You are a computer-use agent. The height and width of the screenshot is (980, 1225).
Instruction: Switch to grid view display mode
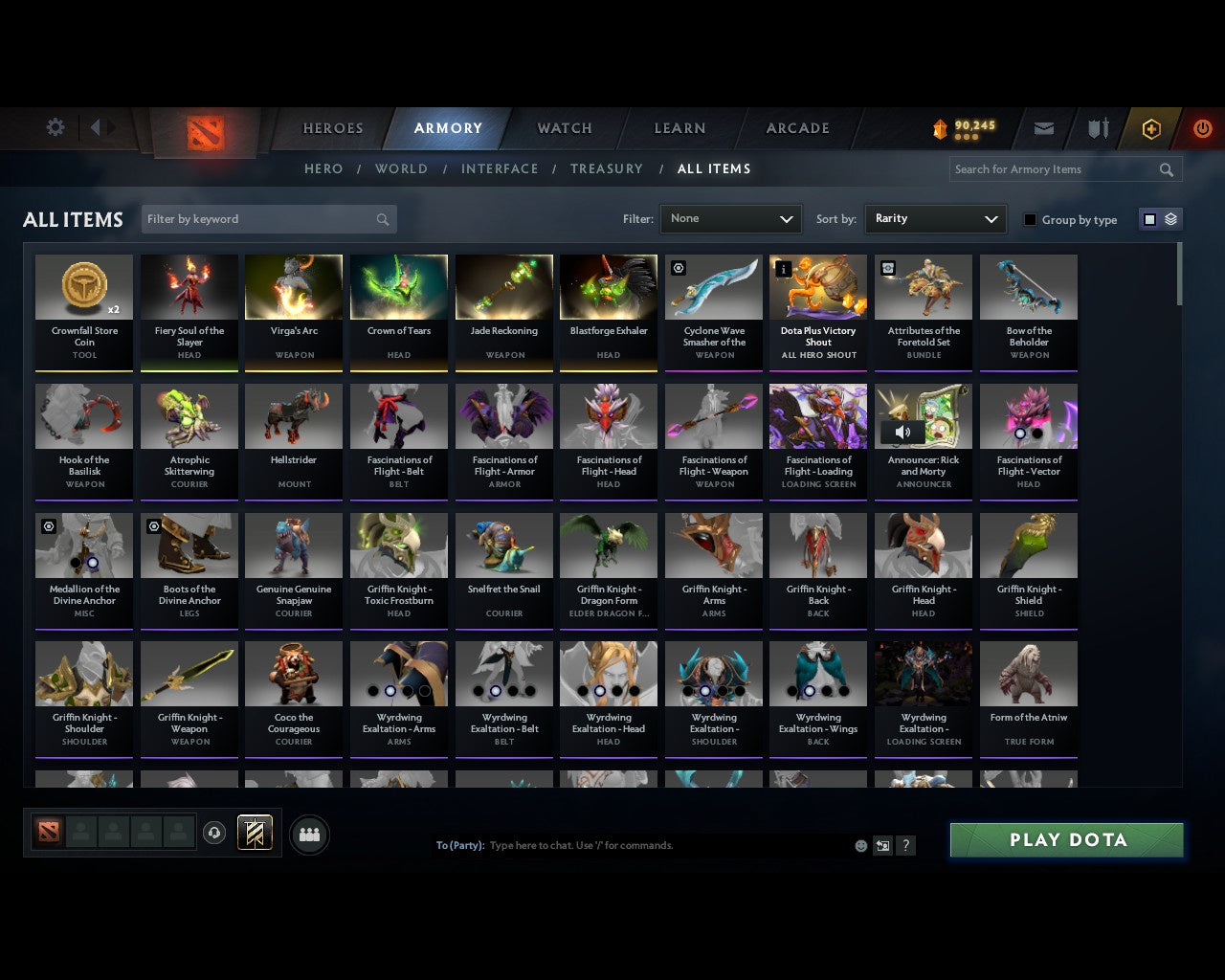pyautogui.click(x=1148, y=218)
